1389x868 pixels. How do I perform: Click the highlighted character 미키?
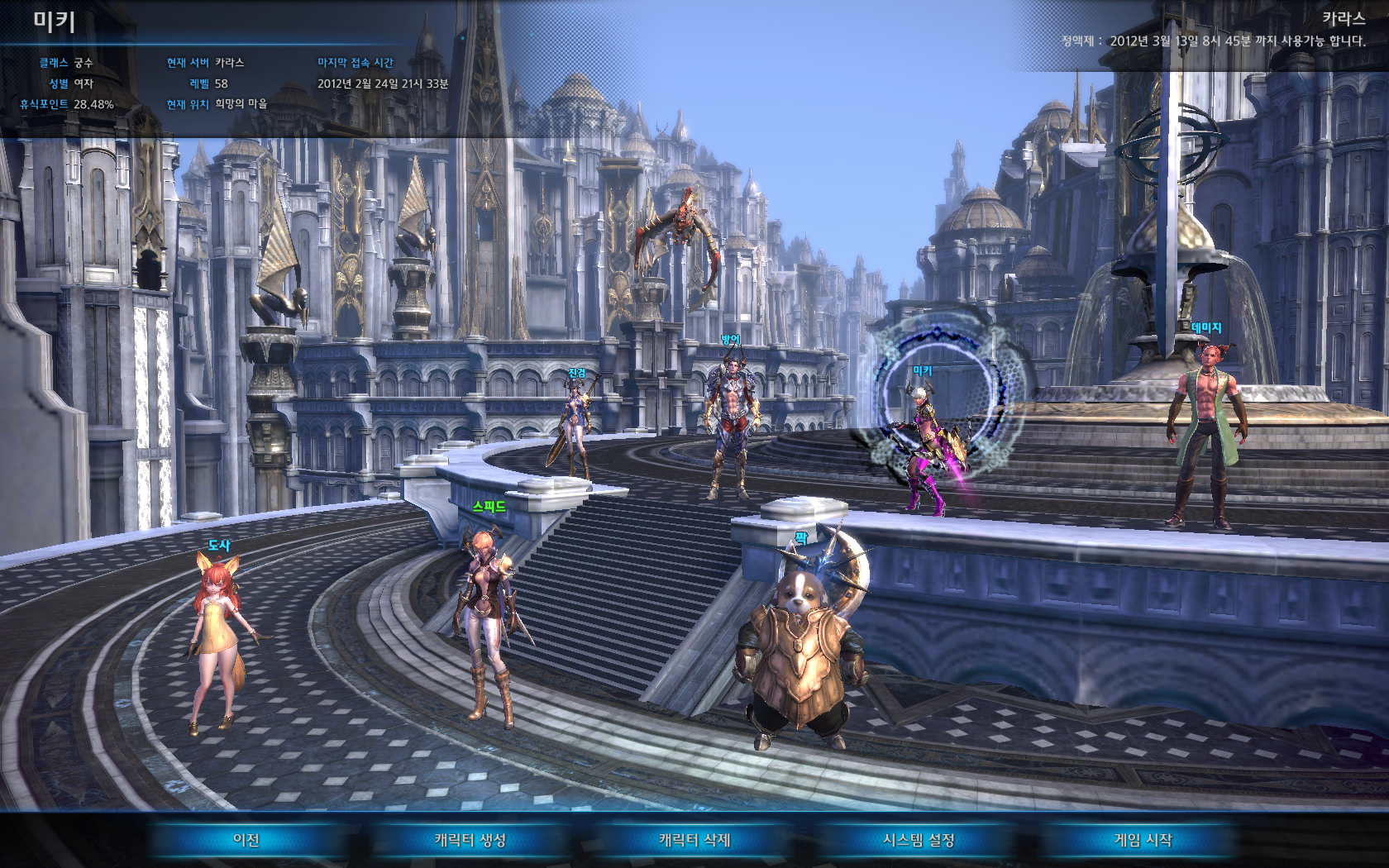924,446
